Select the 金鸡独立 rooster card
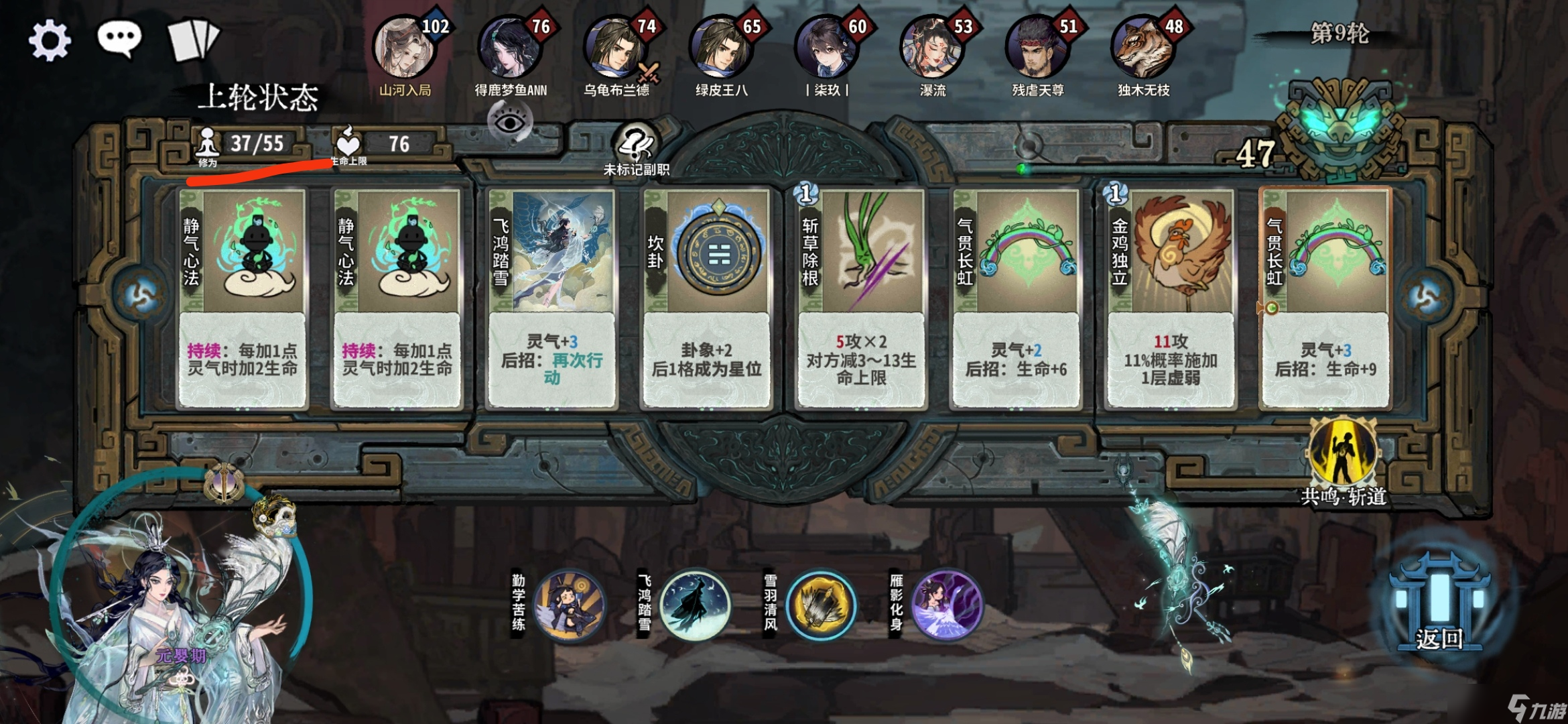Image resolution: width=1568 pixels, height=724 pixels. click(1170, 298)
